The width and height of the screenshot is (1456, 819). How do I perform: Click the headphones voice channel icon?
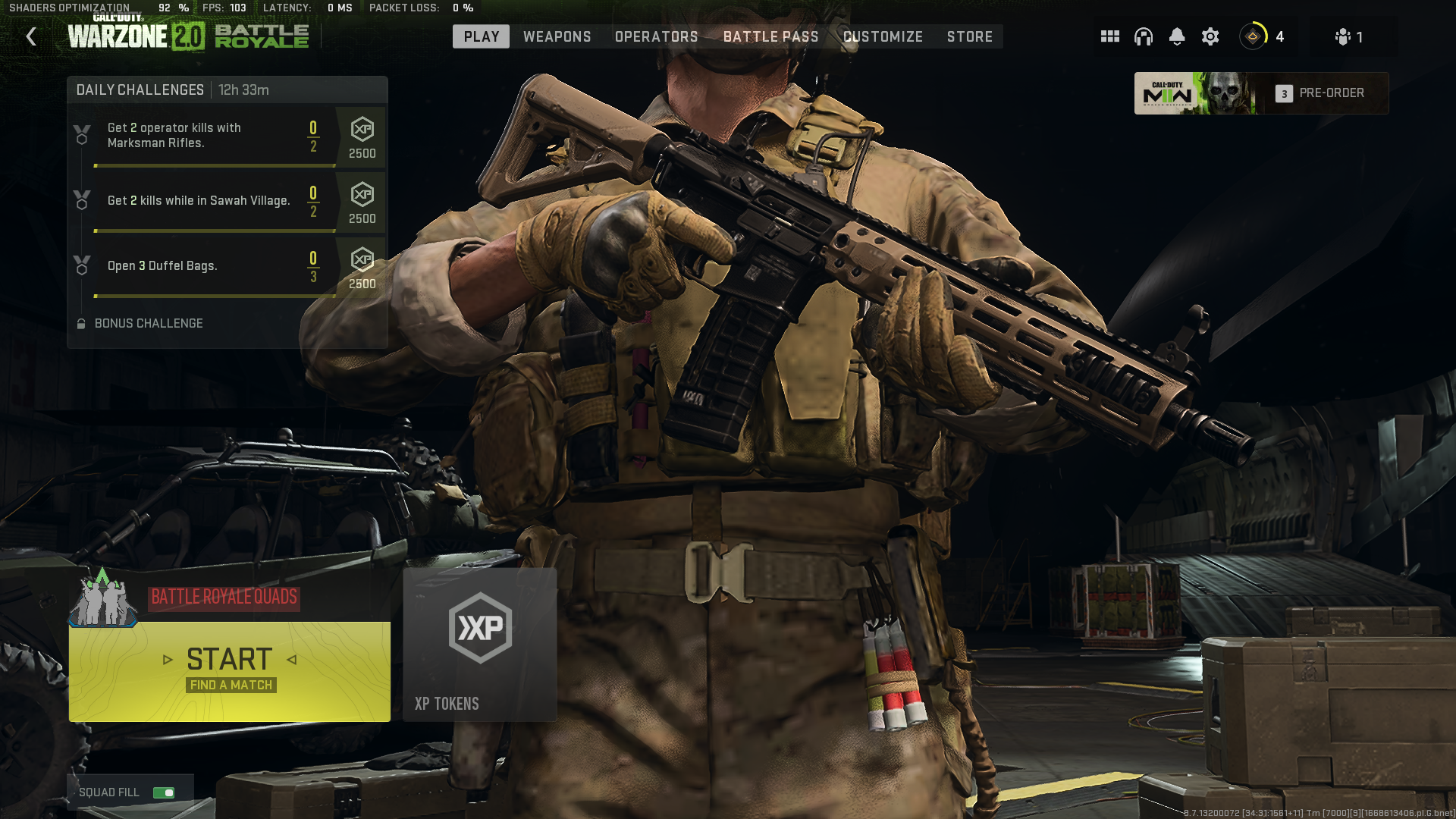pos(1143,36)
